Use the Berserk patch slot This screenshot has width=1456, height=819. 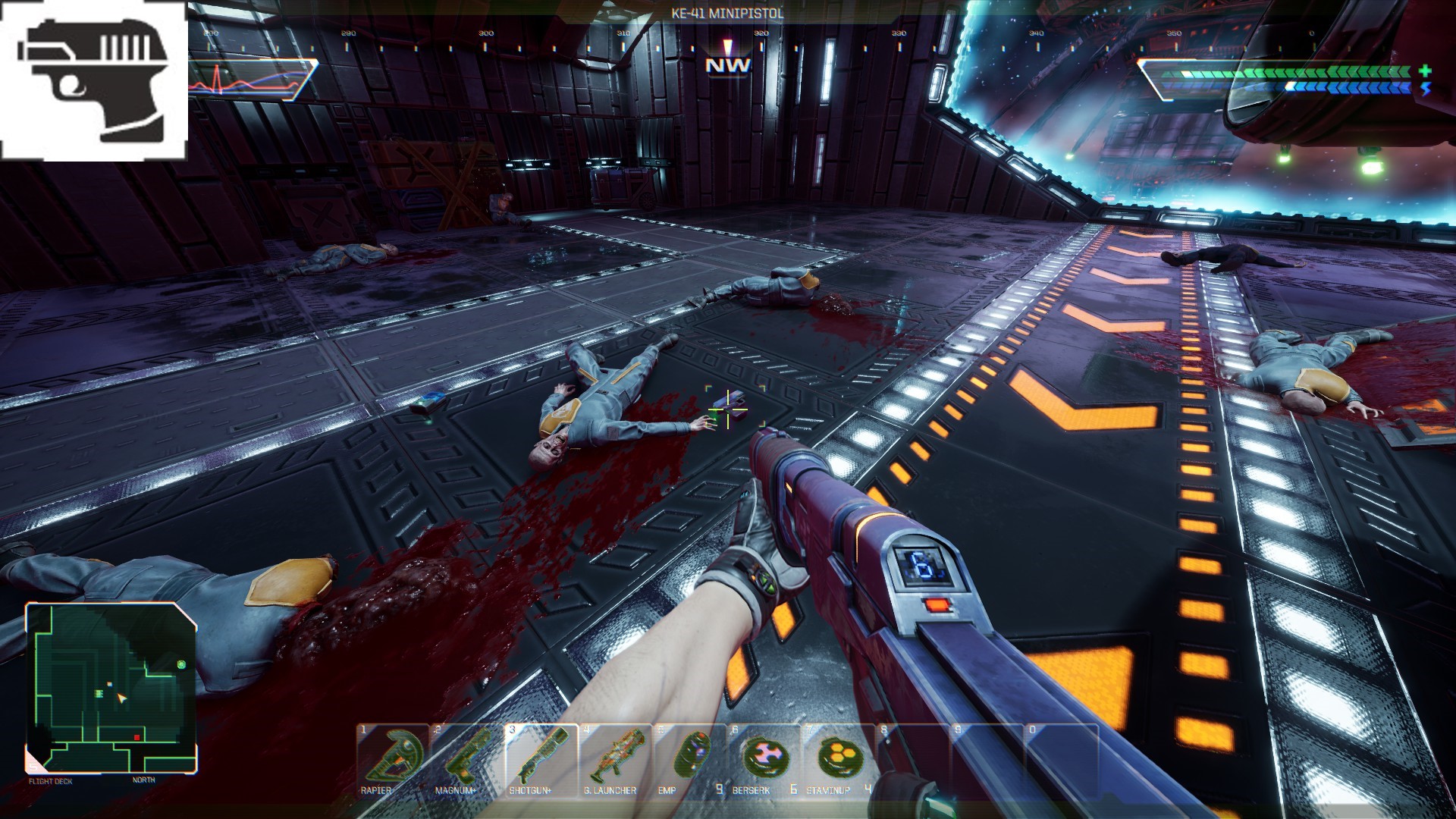[761, 759]
